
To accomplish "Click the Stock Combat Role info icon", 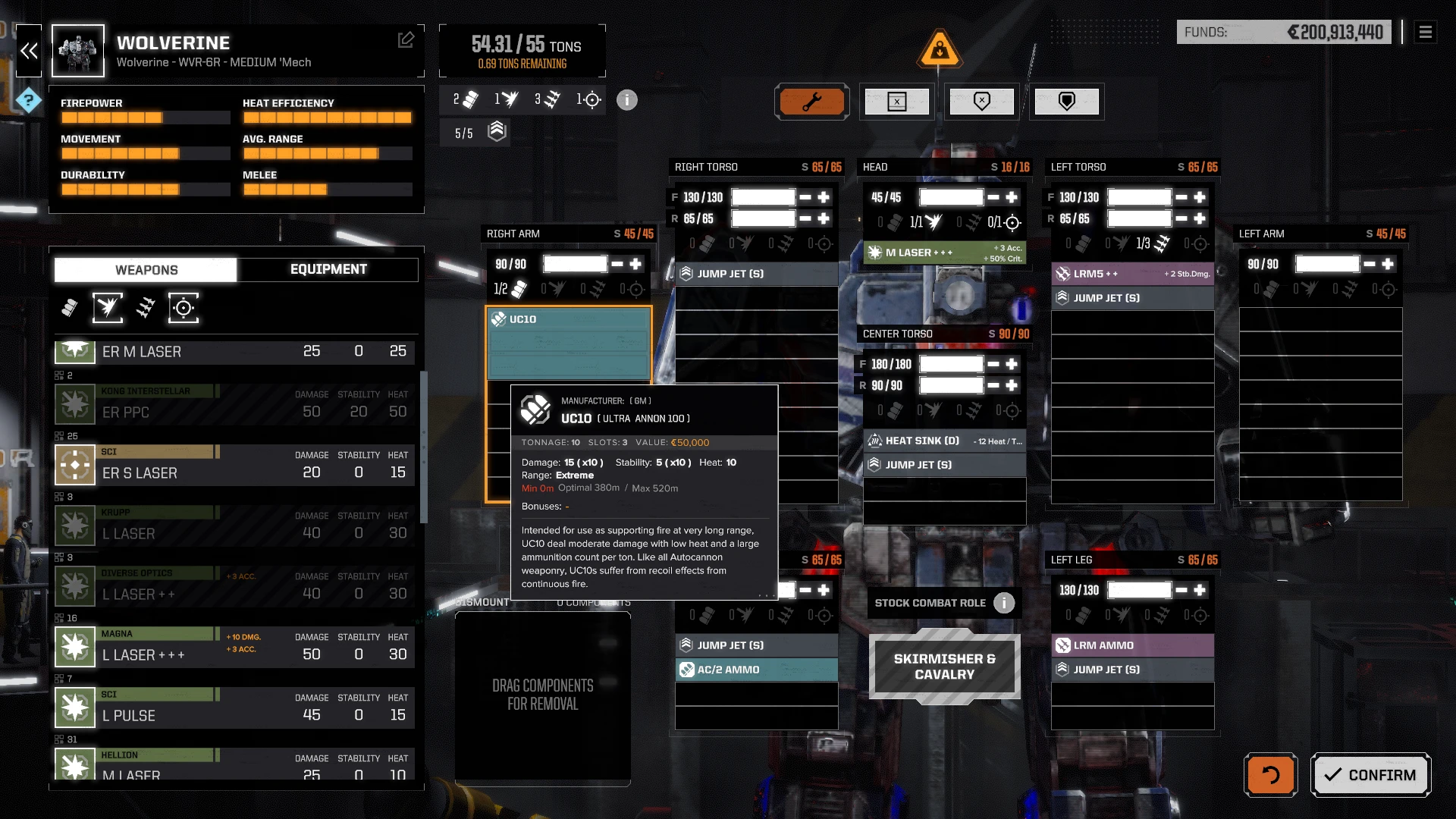I will (x=1004, y=603).
